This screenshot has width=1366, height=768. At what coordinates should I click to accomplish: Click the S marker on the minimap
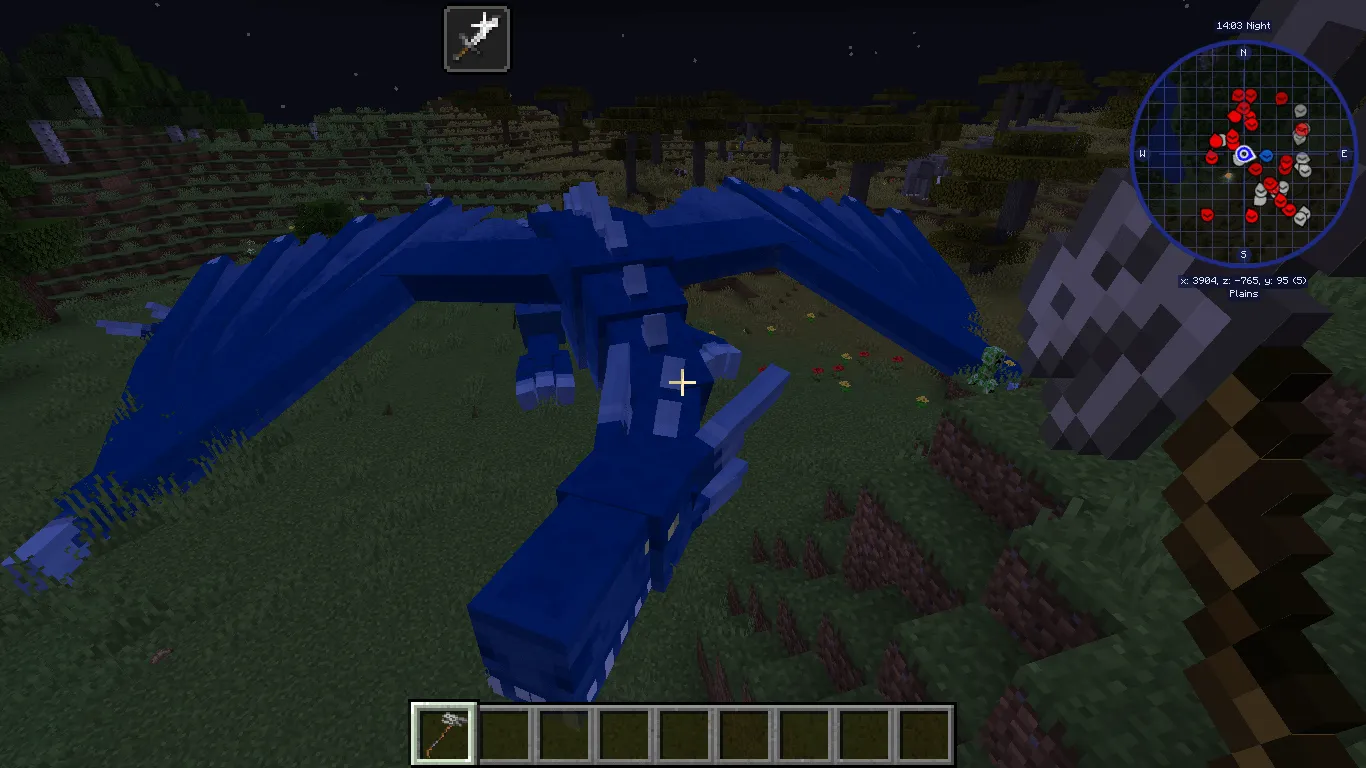pos(1244,255)
